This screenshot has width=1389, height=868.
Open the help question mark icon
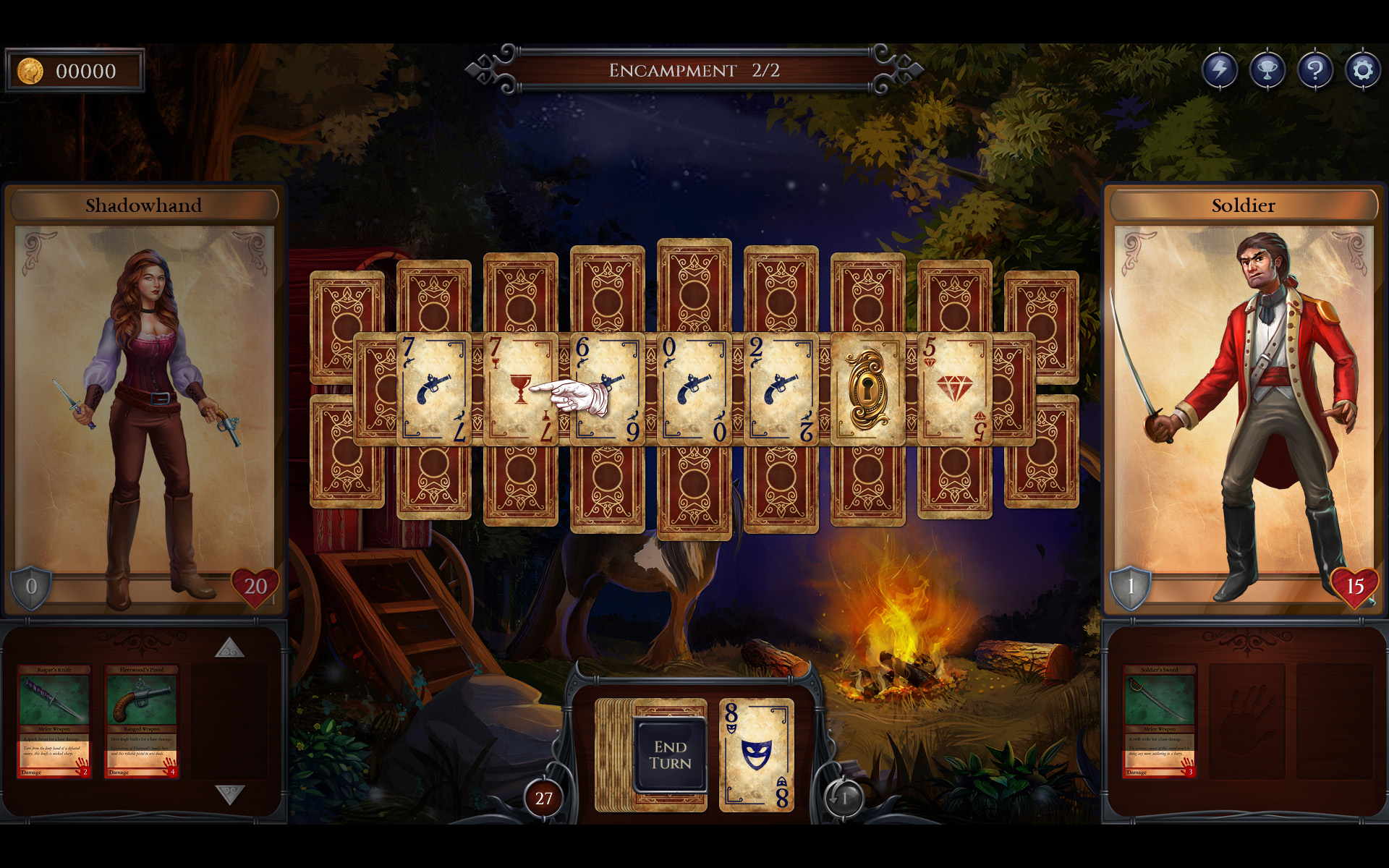point(1315,70)
